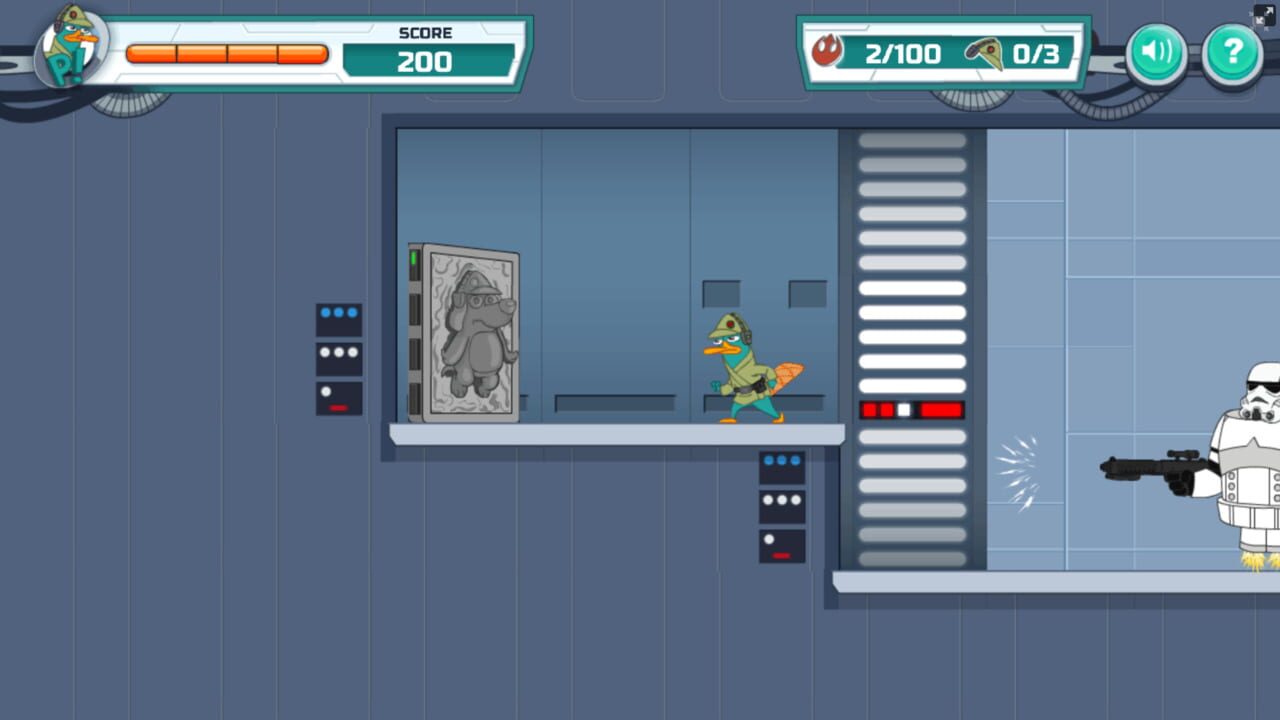Open the question mark help button
The width and height of the screenshot is (1280, 720).
click(1233, 53)
